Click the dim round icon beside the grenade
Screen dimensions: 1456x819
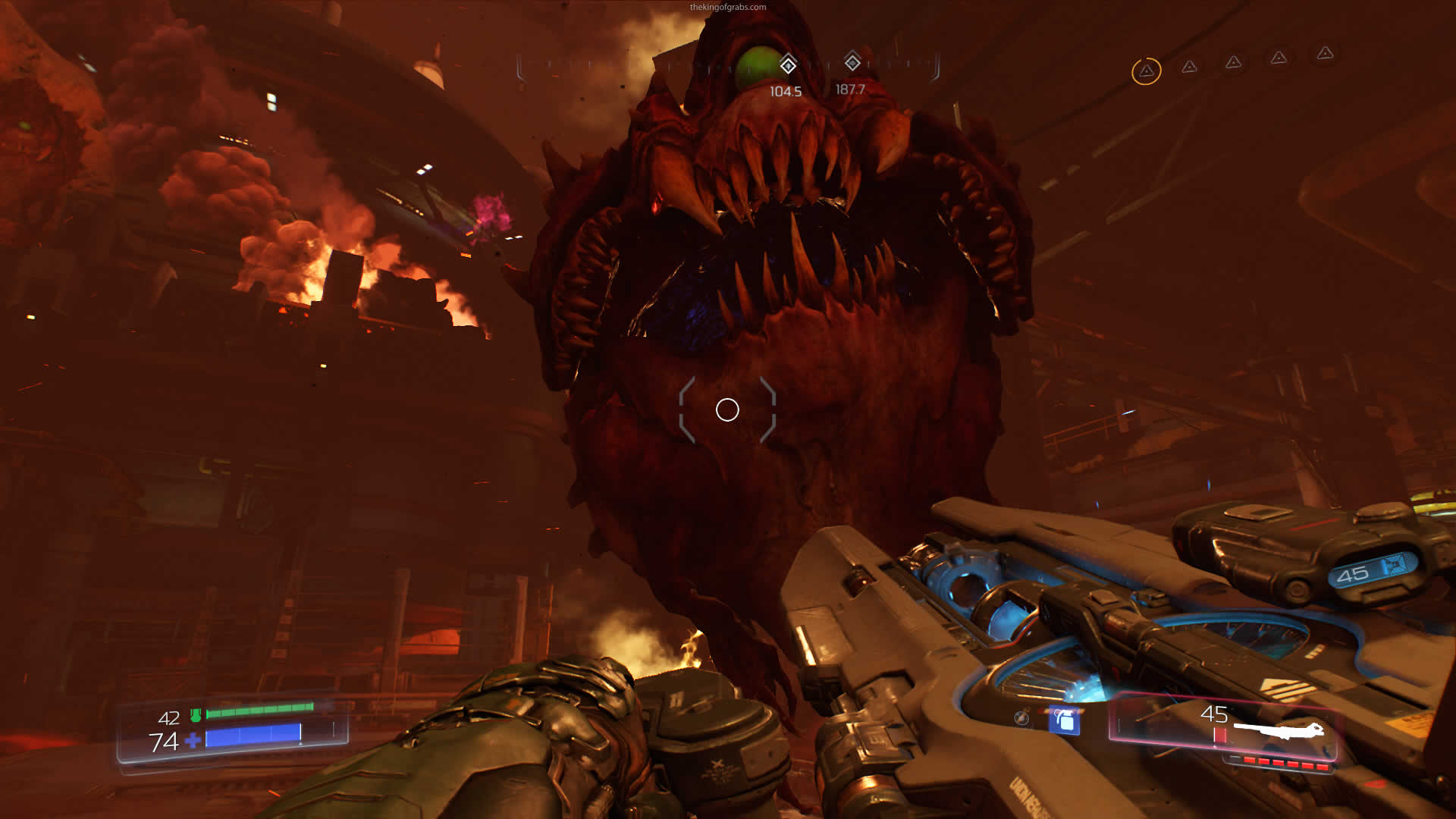1021,717
